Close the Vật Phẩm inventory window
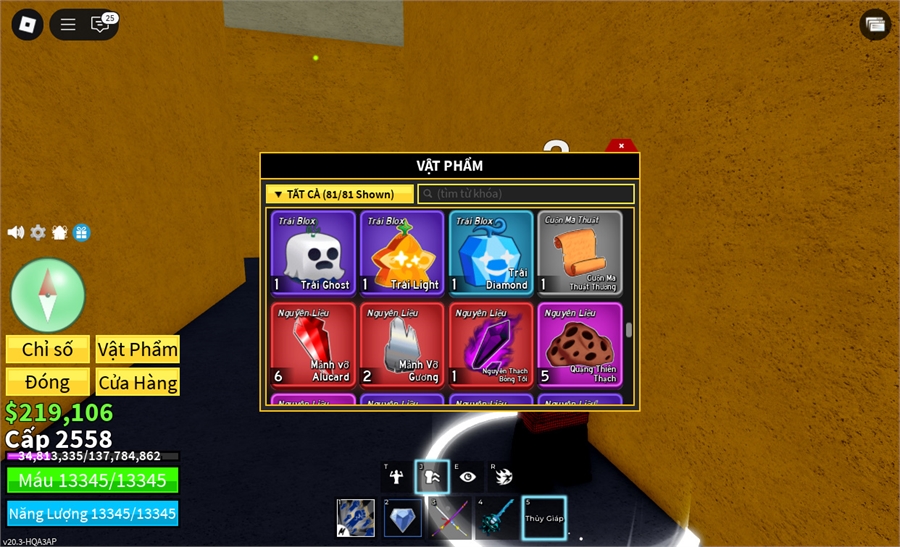The image size is (900, 547). pyautogui.click(x=621, y=146)
